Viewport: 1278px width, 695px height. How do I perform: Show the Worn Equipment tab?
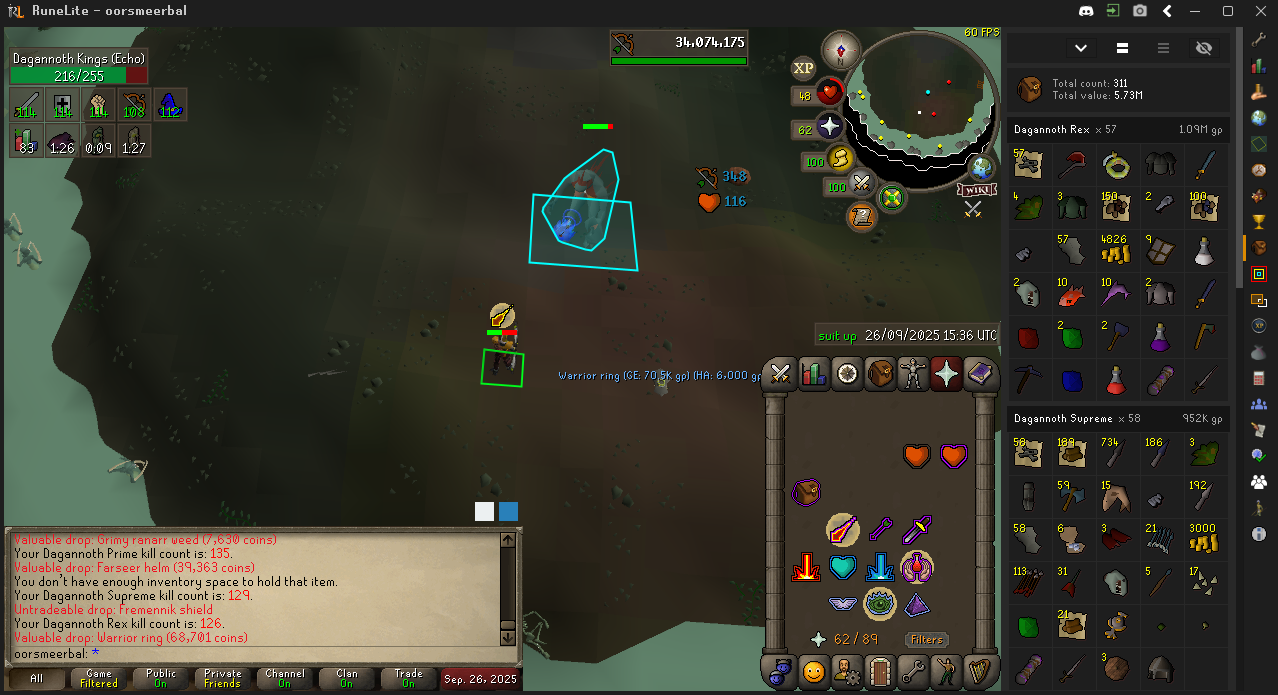[x=913, y=374]
